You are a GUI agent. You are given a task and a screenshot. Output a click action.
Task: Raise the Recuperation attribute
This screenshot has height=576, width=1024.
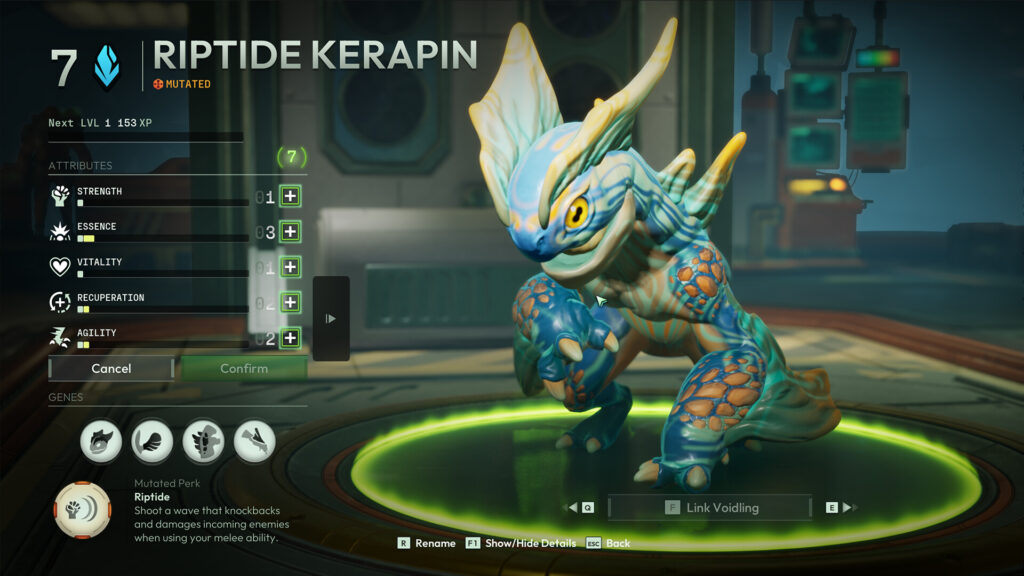pyautogui.click(x=290, y=302)
